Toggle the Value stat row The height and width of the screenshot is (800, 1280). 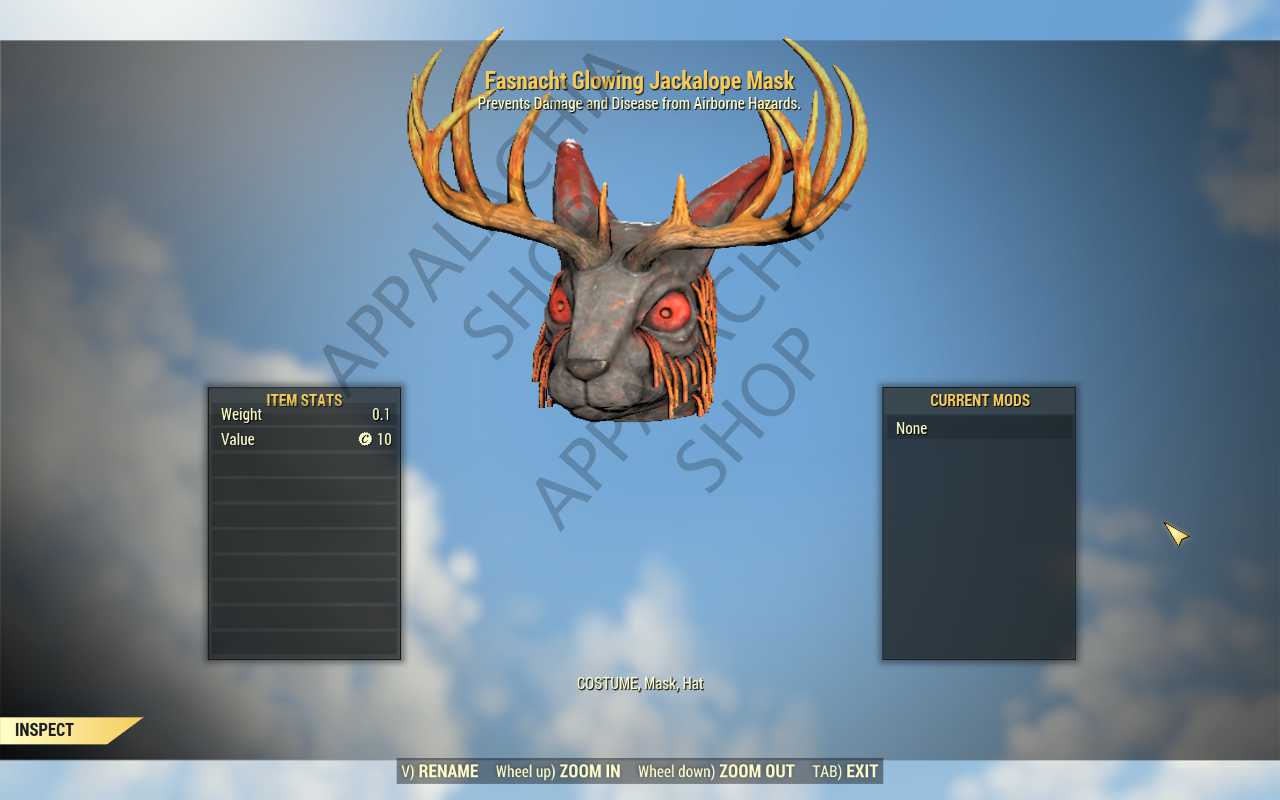pos(303,439)
